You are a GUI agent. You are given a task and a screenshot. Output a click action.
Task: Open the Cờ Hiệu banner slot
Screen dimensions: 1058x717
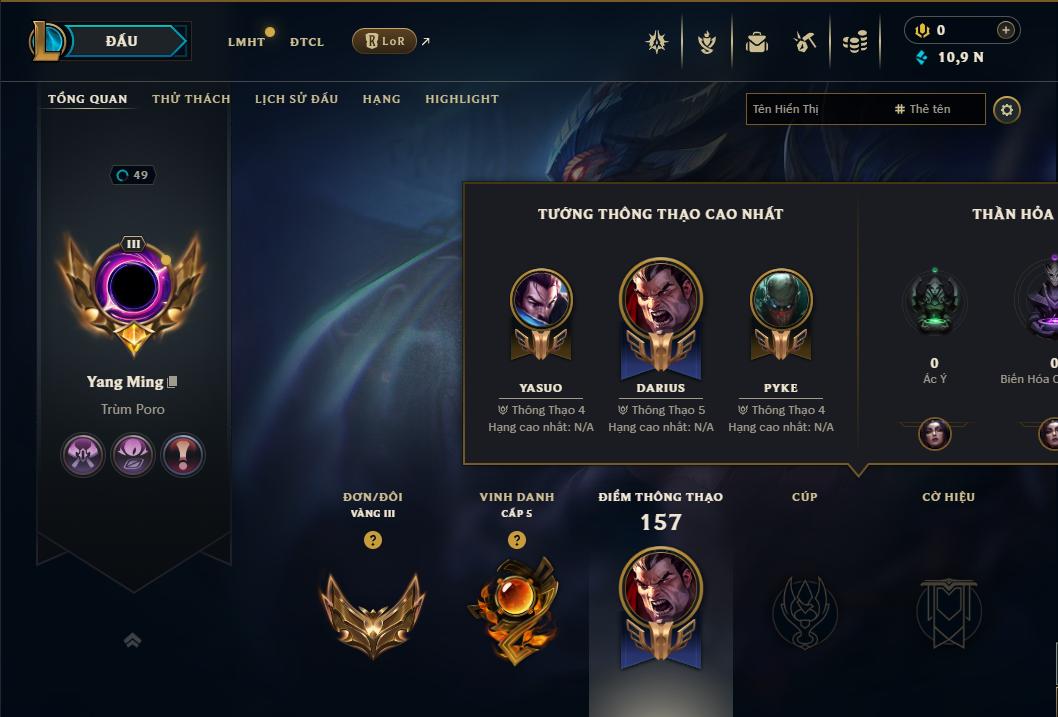948,610
